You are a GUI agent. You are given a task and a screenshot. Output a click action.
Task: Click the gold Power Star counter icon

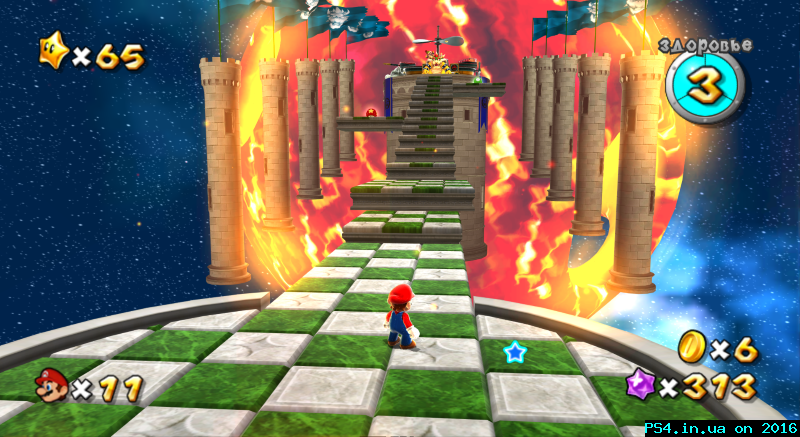click(52, 52)
